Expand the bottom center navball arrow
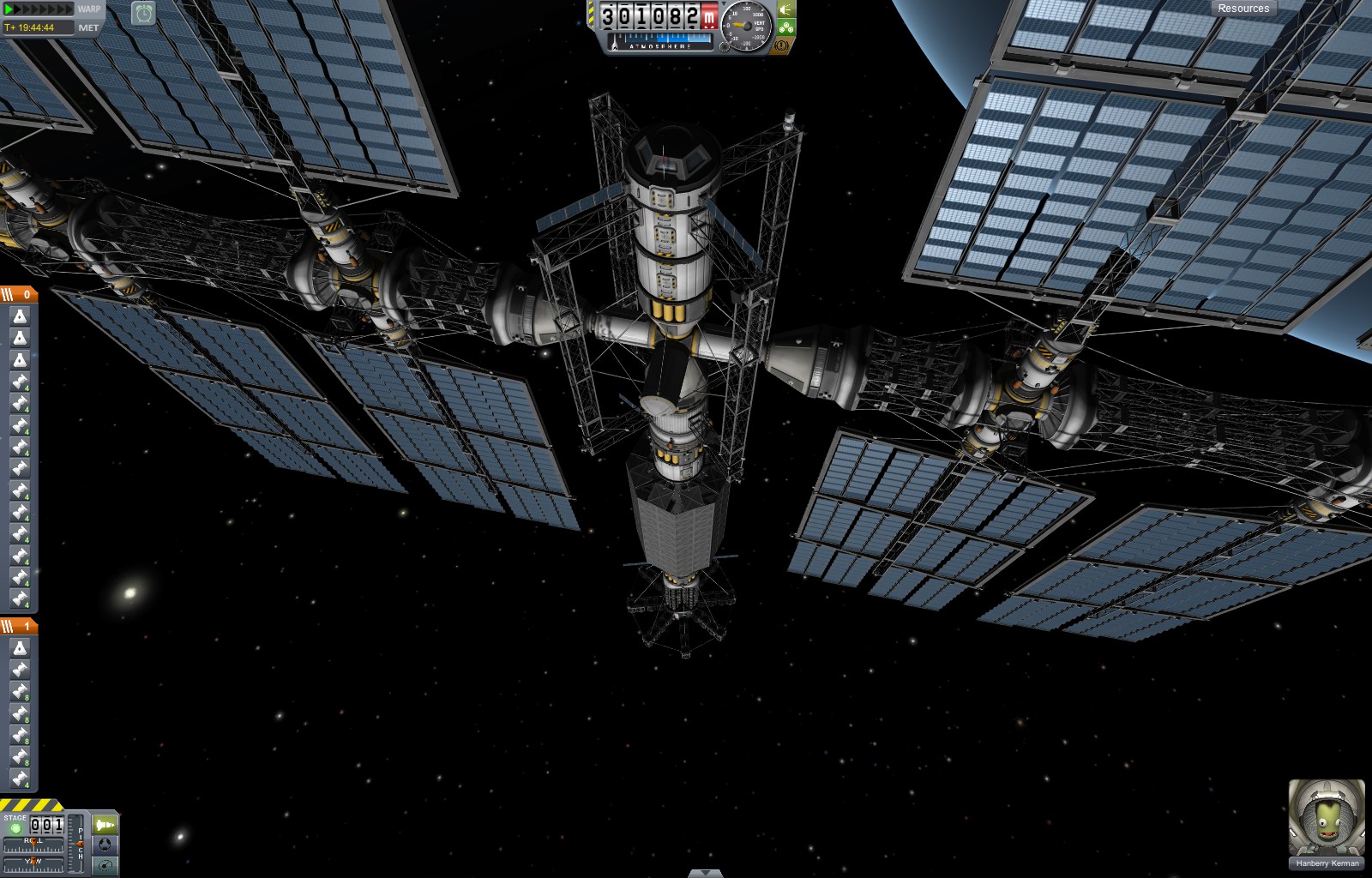This screenshot has height=878, width=1372. (x=705, y=873)
